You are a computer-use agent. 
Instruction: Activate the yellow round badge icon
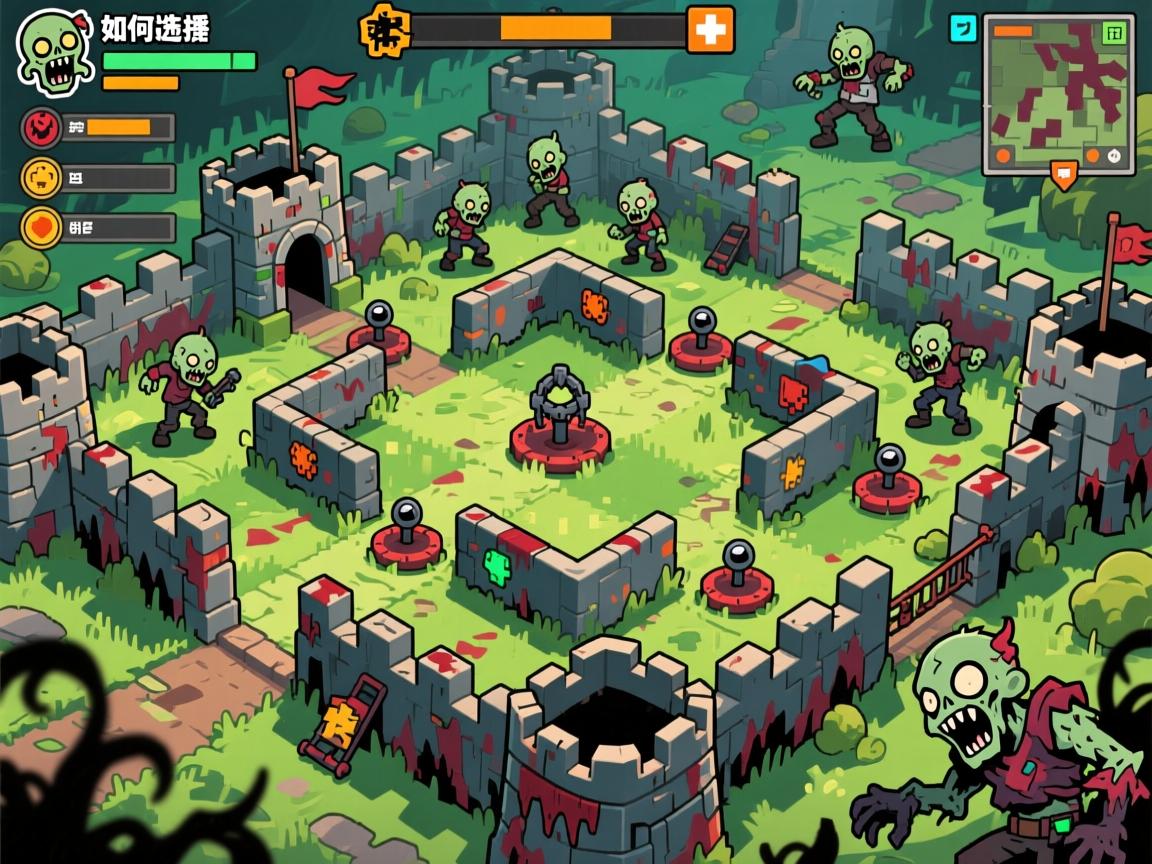click(x=43, y=178)
